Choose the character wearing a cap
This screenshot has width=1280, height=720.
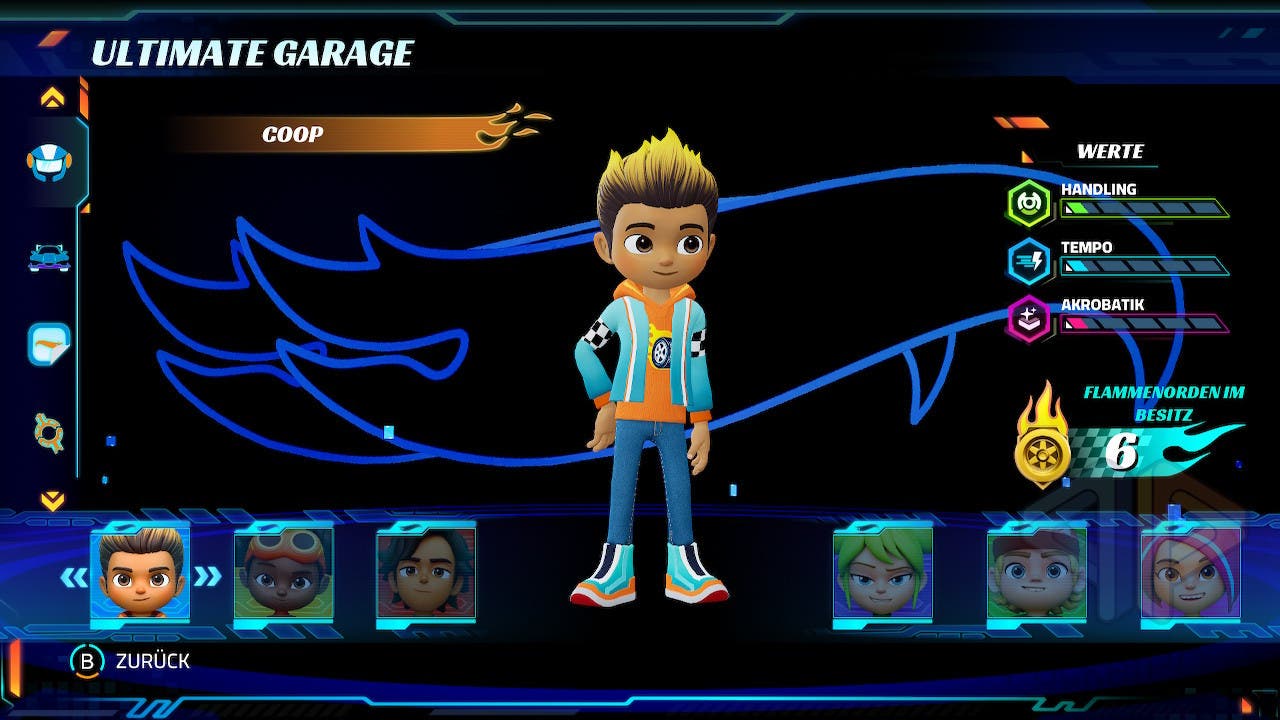[x=1037, y=574]
